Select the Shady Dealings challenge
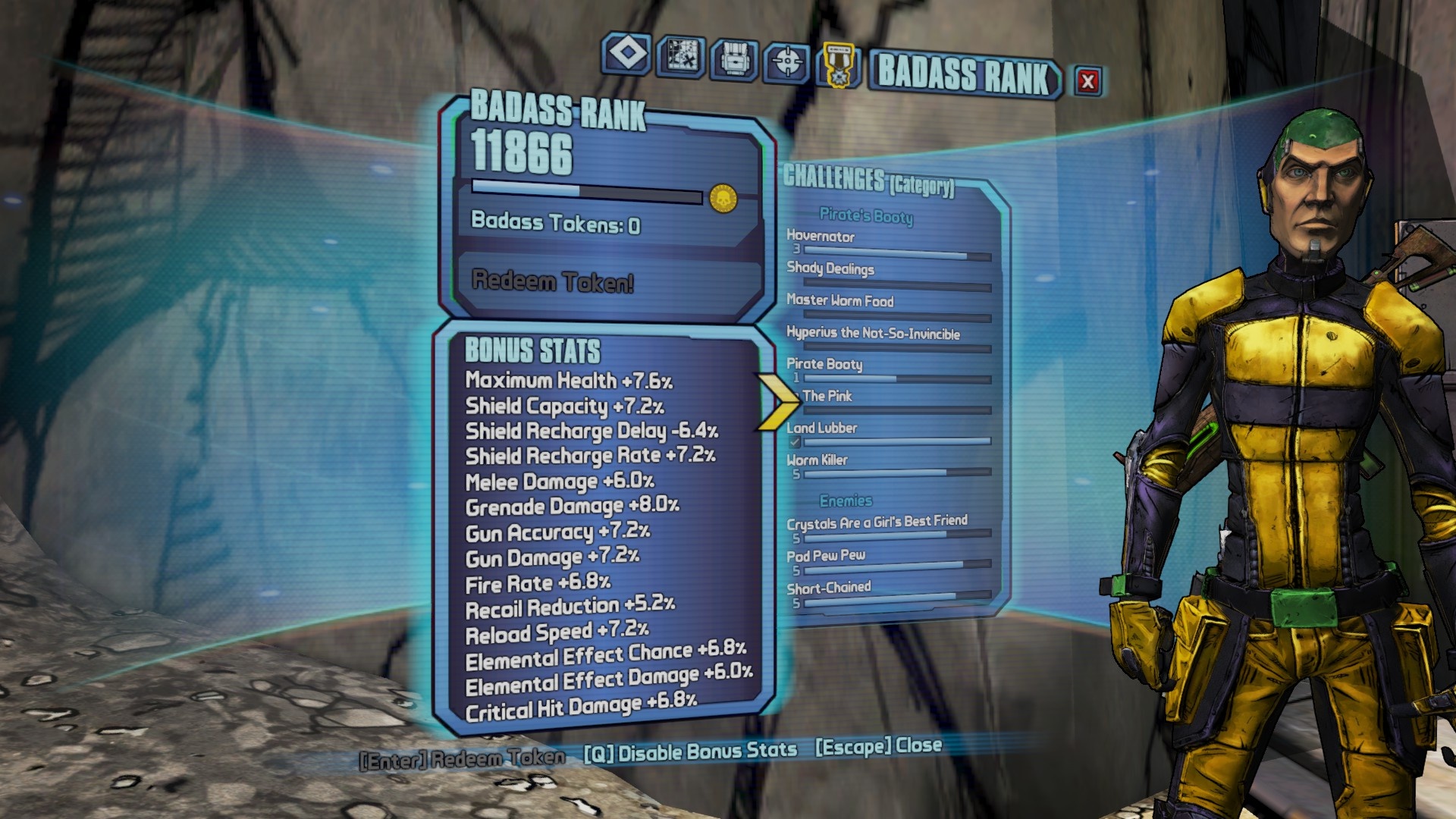 point(887,275)
